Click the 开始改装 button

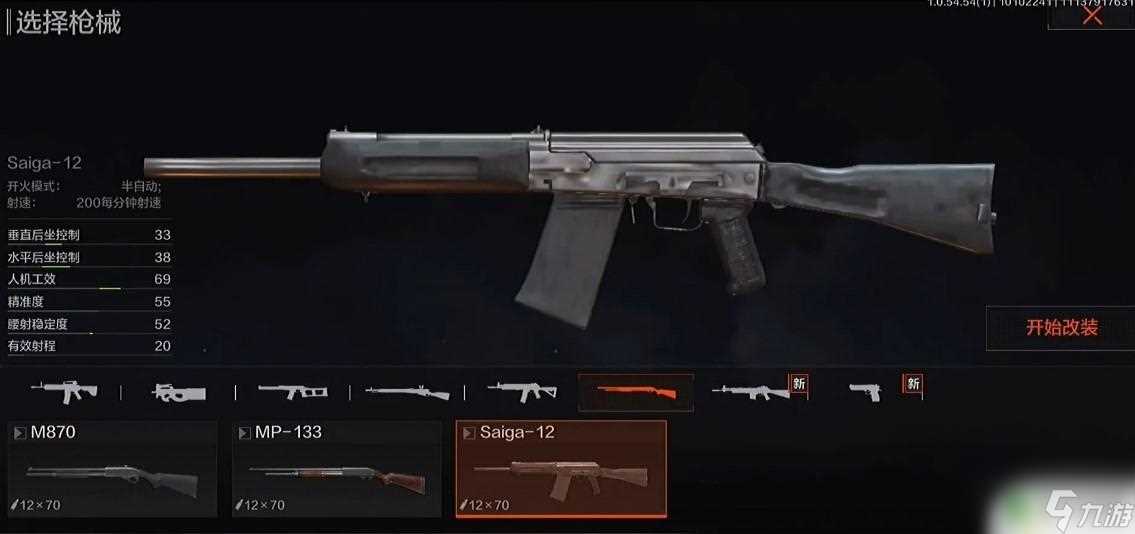tap(1061, 328)
